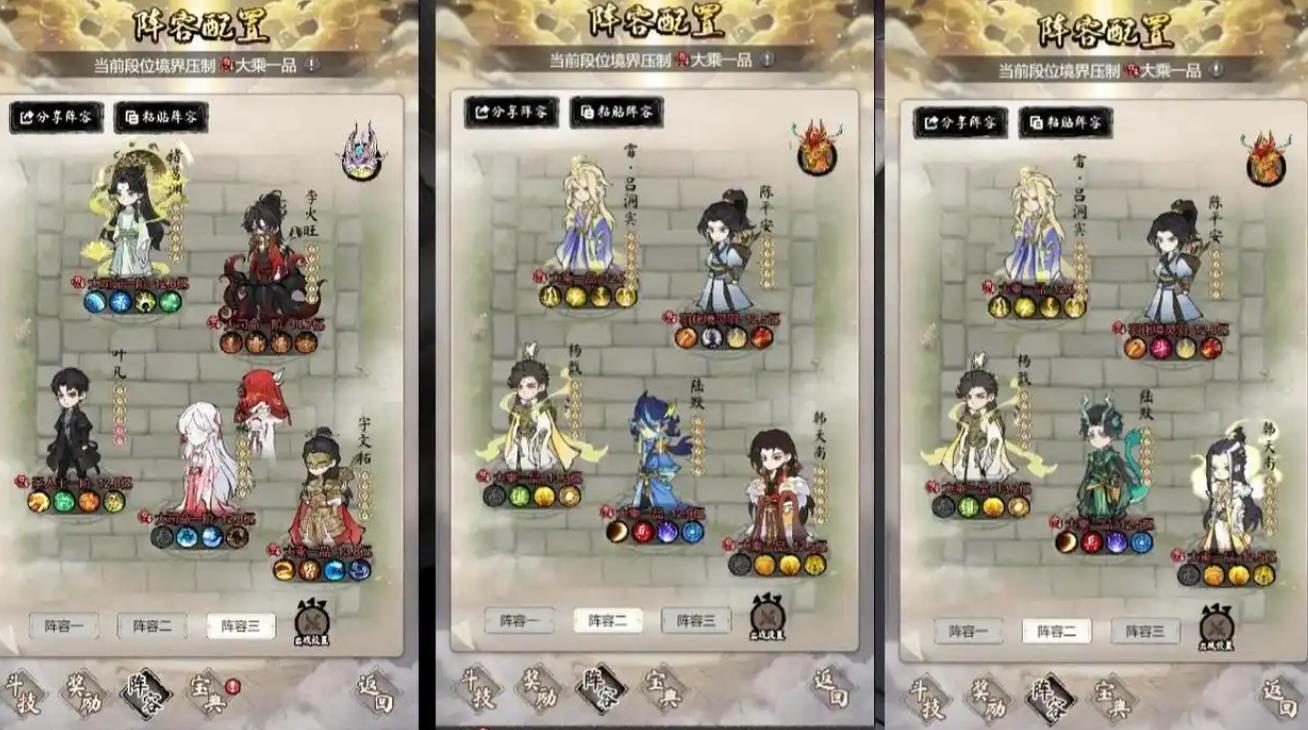
Task: Click the purple beast emblem icon
Action: [x=361, y=153]
